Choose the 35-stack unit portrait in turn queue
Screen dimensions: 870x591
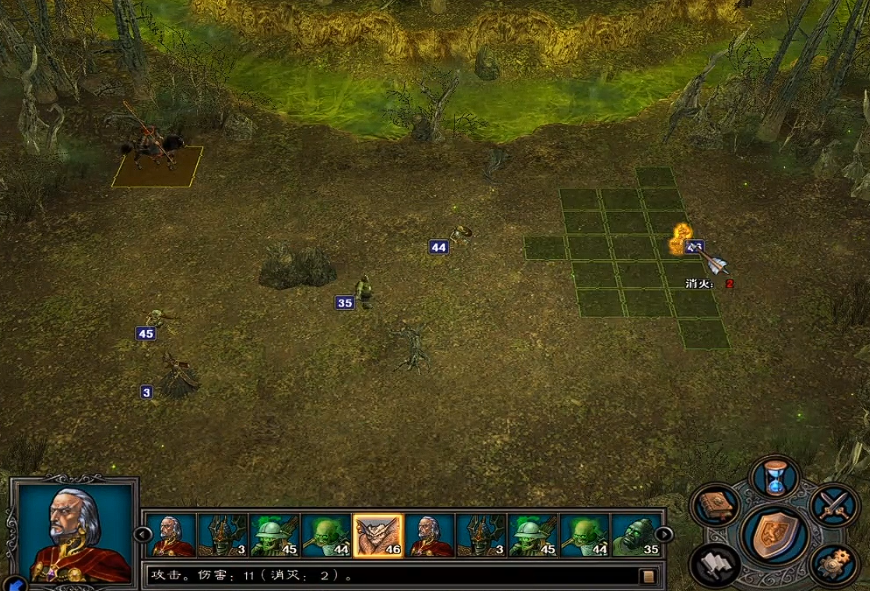[x=637, y=536]
